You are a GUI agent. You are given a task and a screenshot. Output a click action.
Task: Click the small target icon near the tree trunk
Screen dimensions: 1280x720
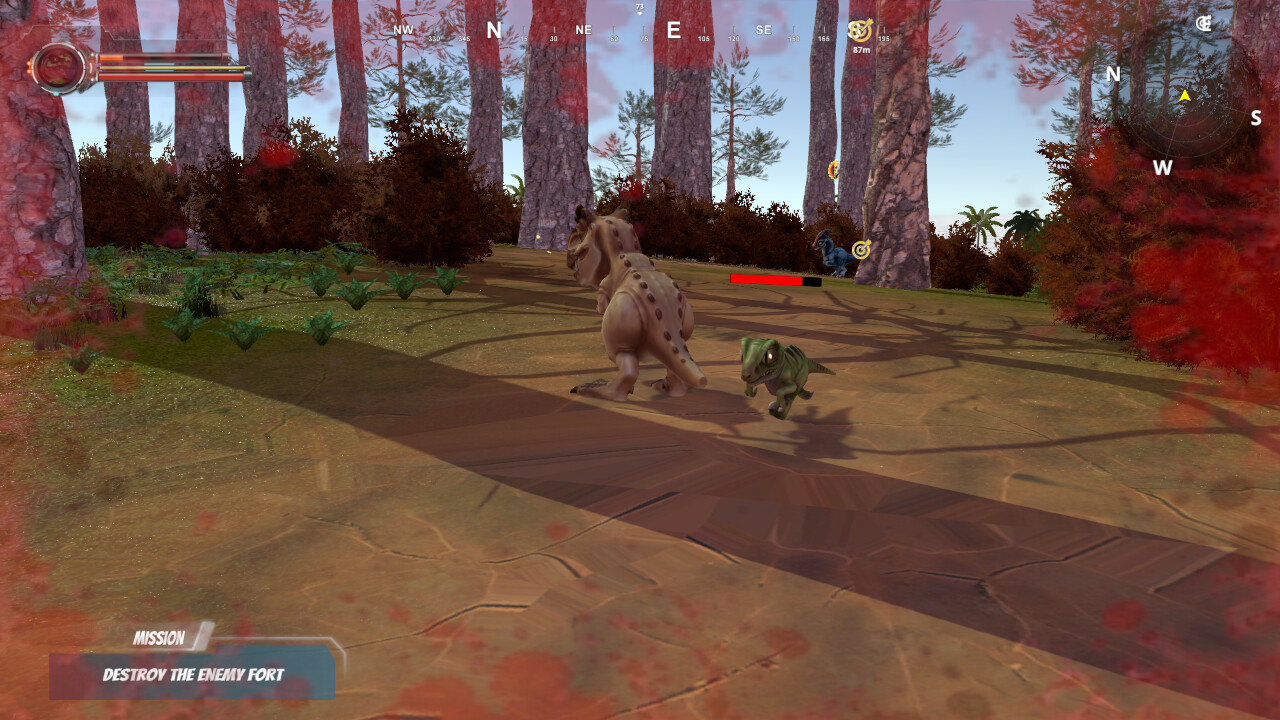pos(833,170)
